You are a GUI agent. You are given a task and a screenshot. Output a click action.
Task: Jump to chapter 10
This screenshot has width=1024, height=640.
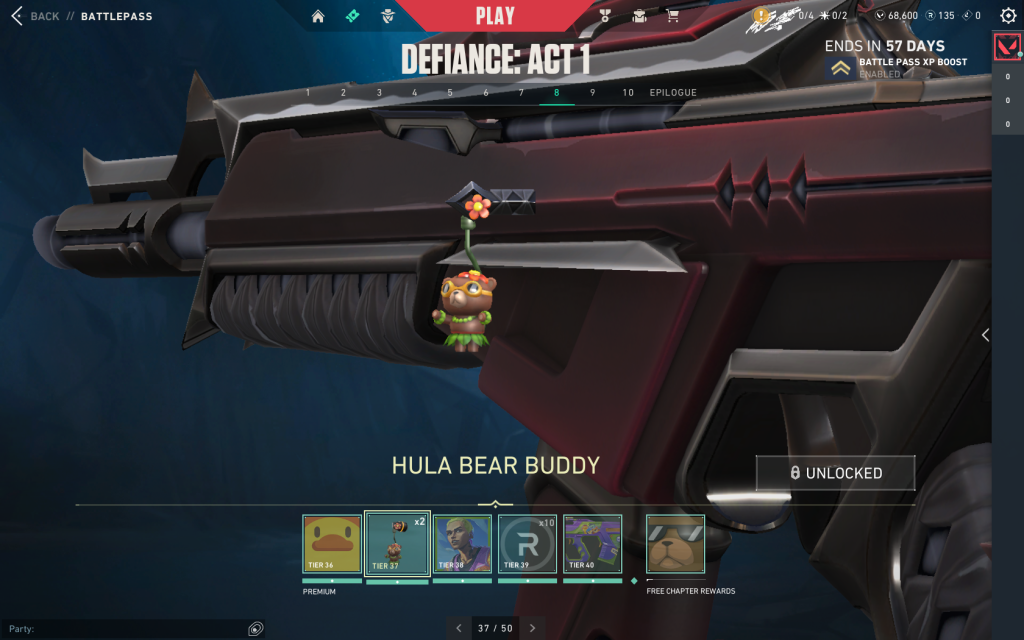pyautogui.click(x=628, y=93)
